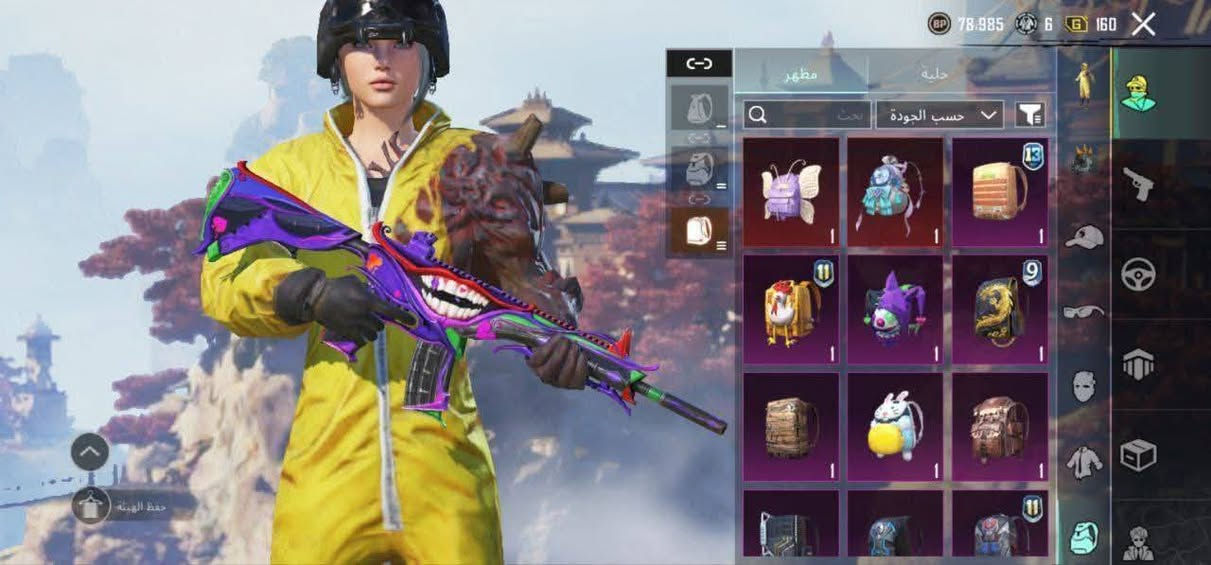Click the حفظ الهيئة save outfit button
Viewport: 1211px width, 565px height.
click(130, 506)
